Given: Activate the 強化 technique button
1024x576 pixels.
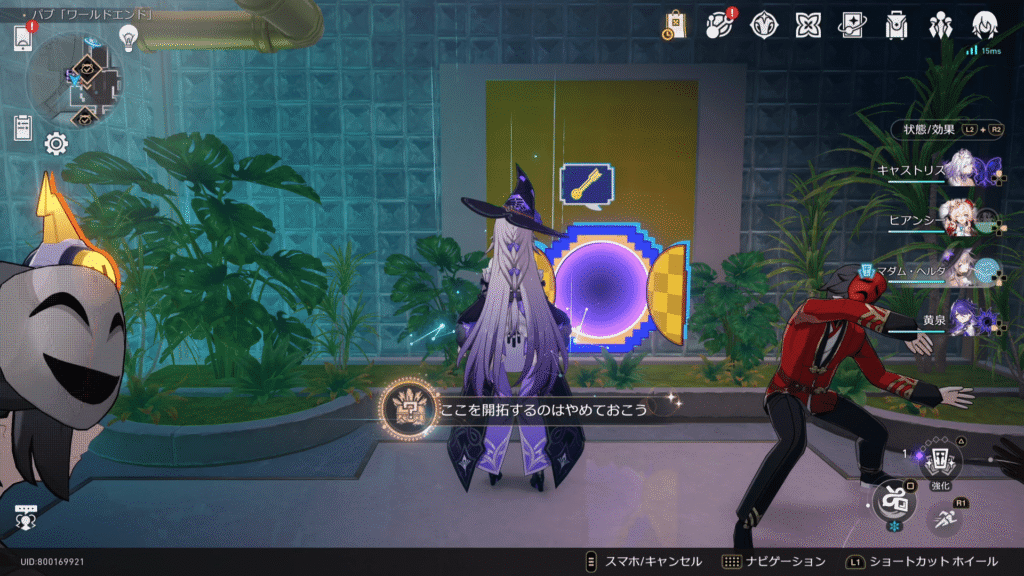Looking at the screenshot, I should [940, 461].
